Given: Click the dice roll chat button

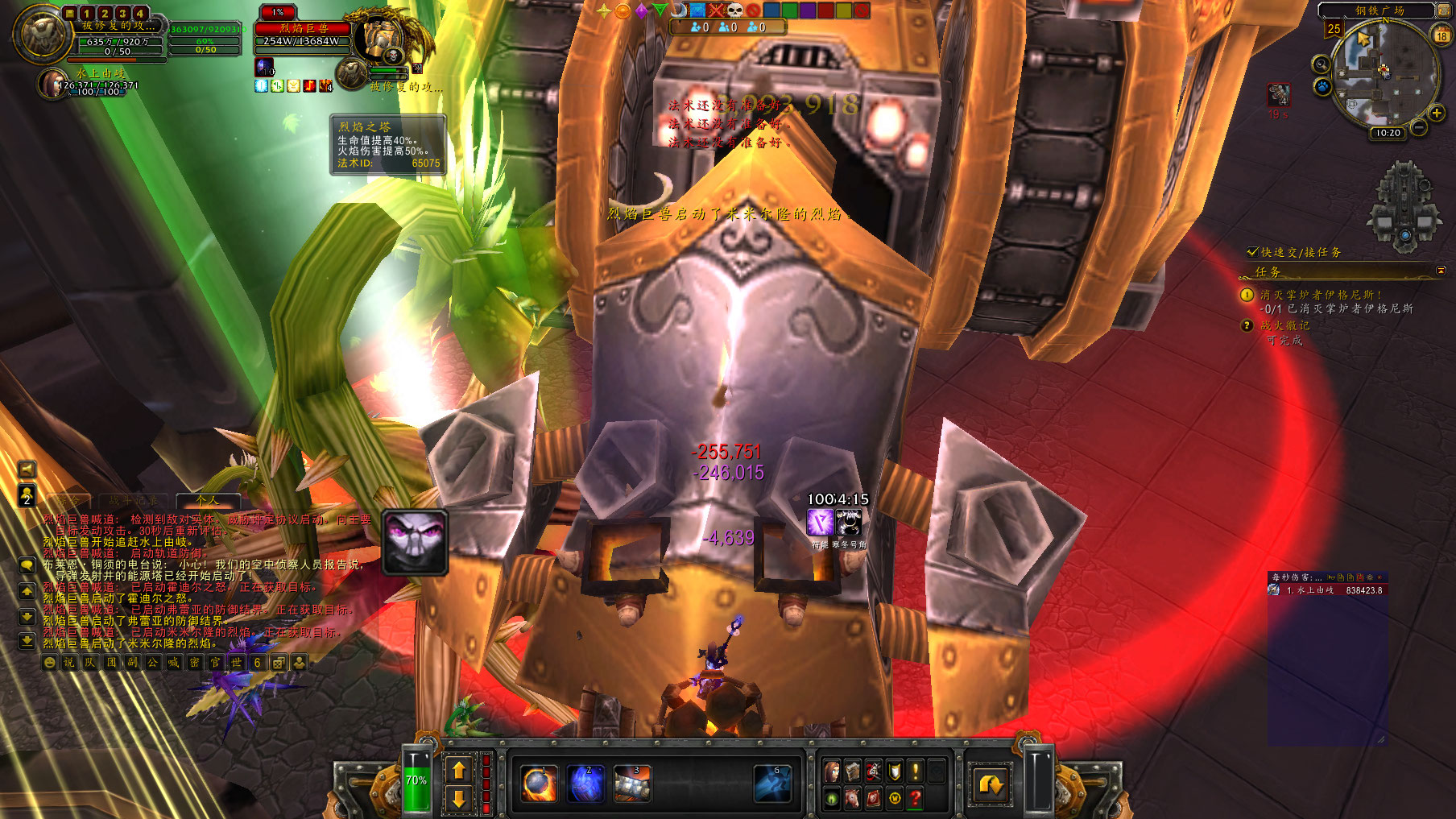Looking at the screenshot, I should pyautogui.click(x=278, y=663).
